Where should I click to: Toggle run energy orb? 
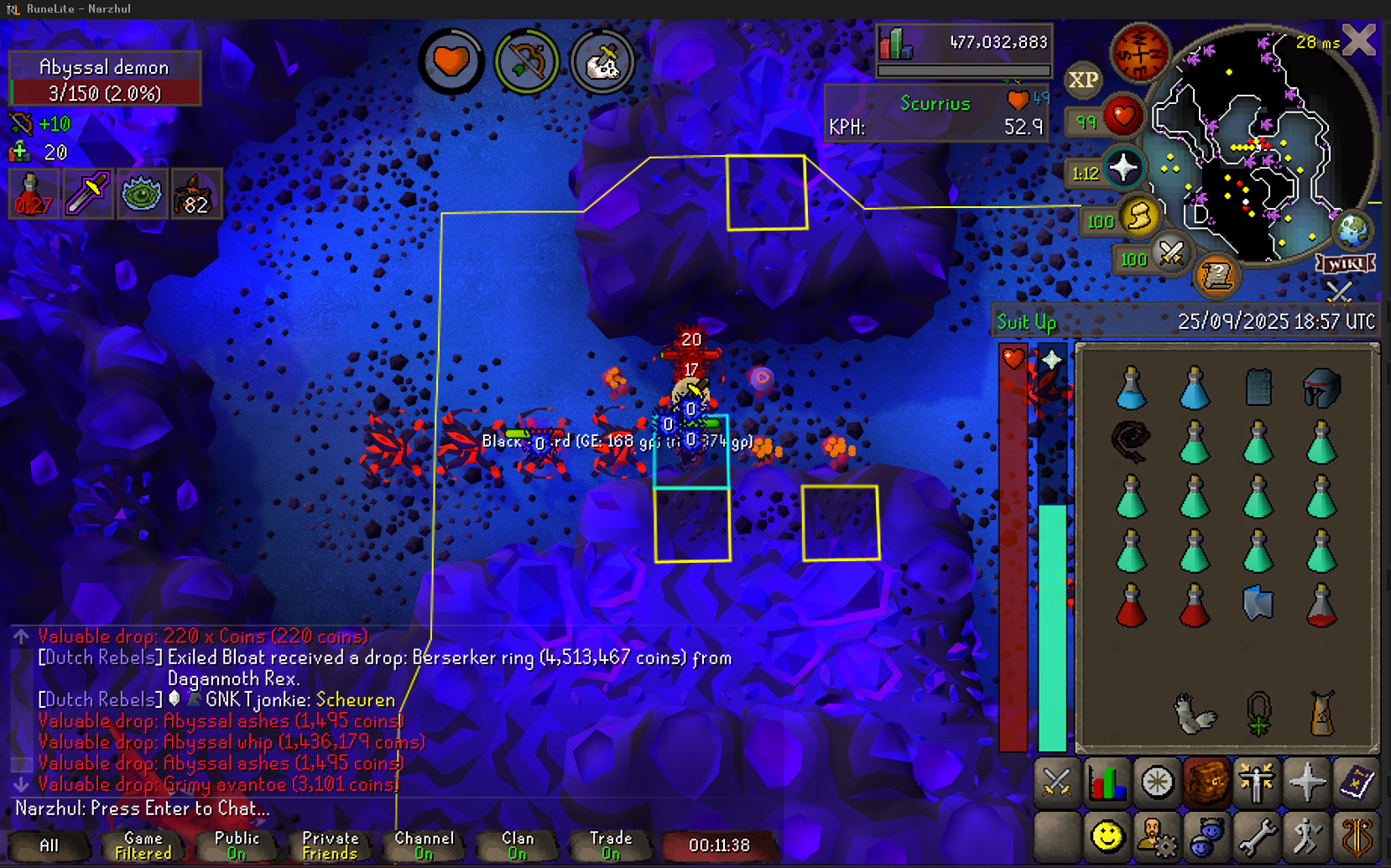pyautogui.click(x=1139, y=218)
